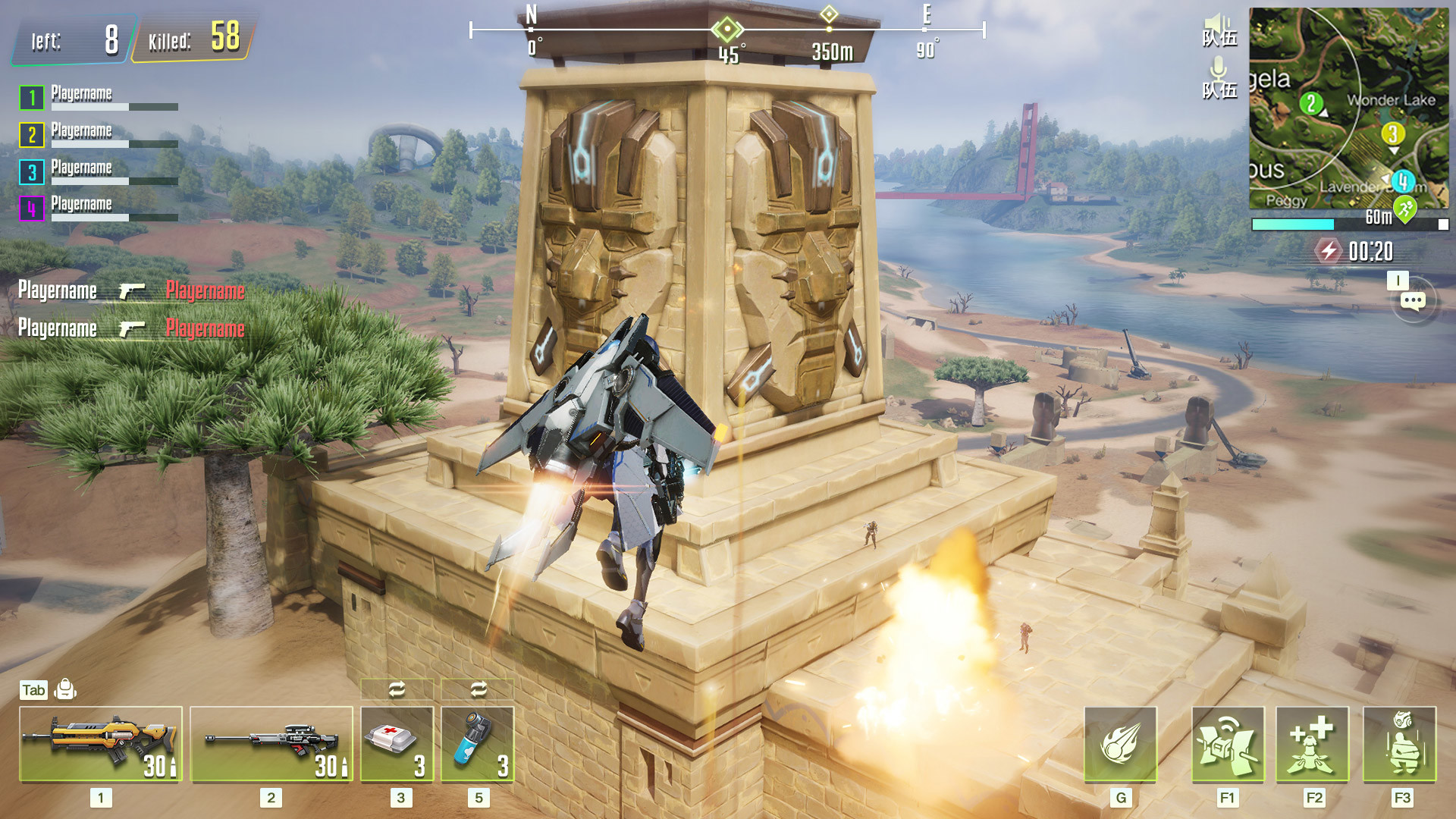
Task: Use the first aid kit item
Action: pyautogui.click(x=397, y=744)
